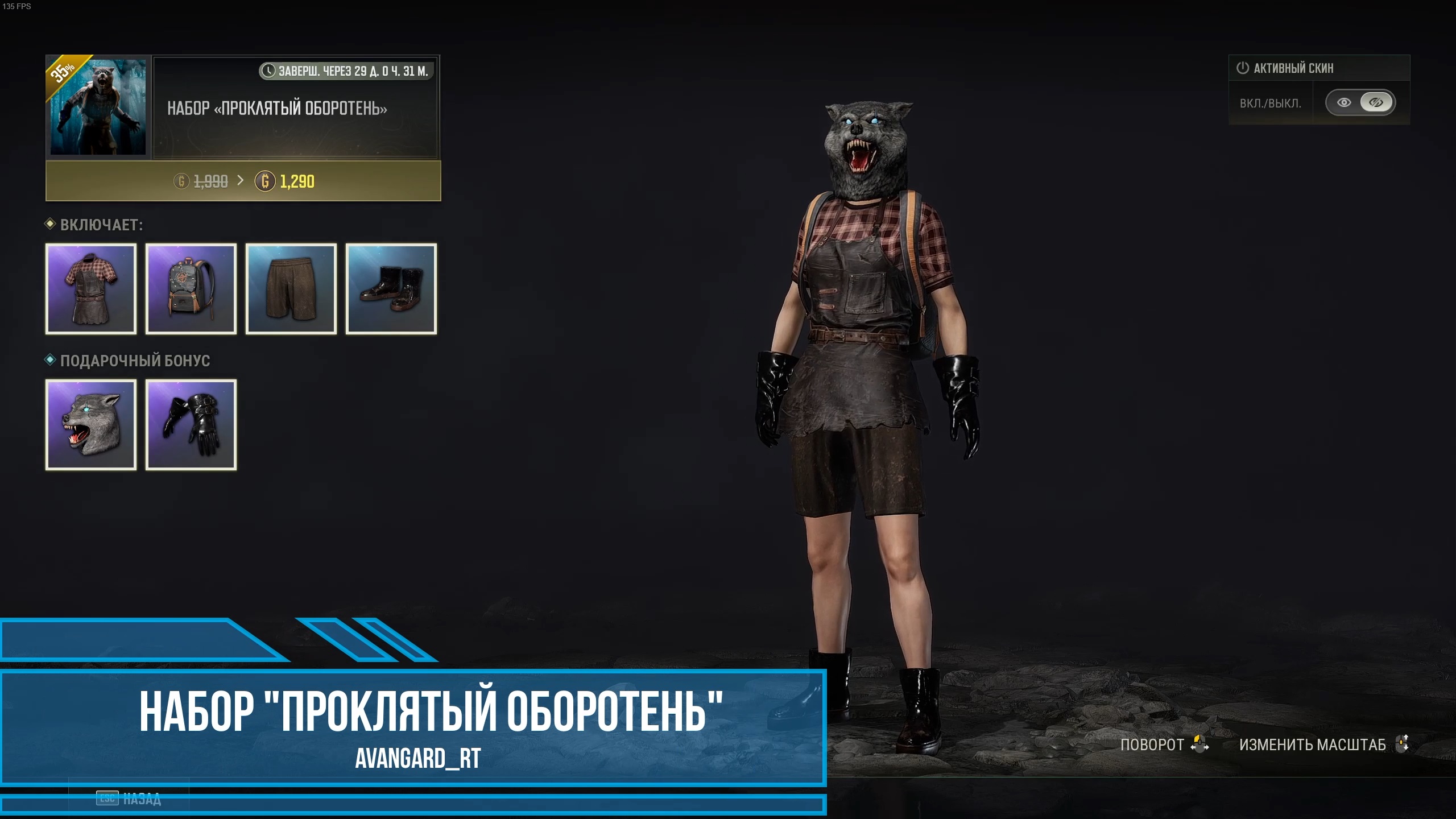Select the shorts item in «Включает»
This screenshot has height=819, width=1456.
pos(291,289)
